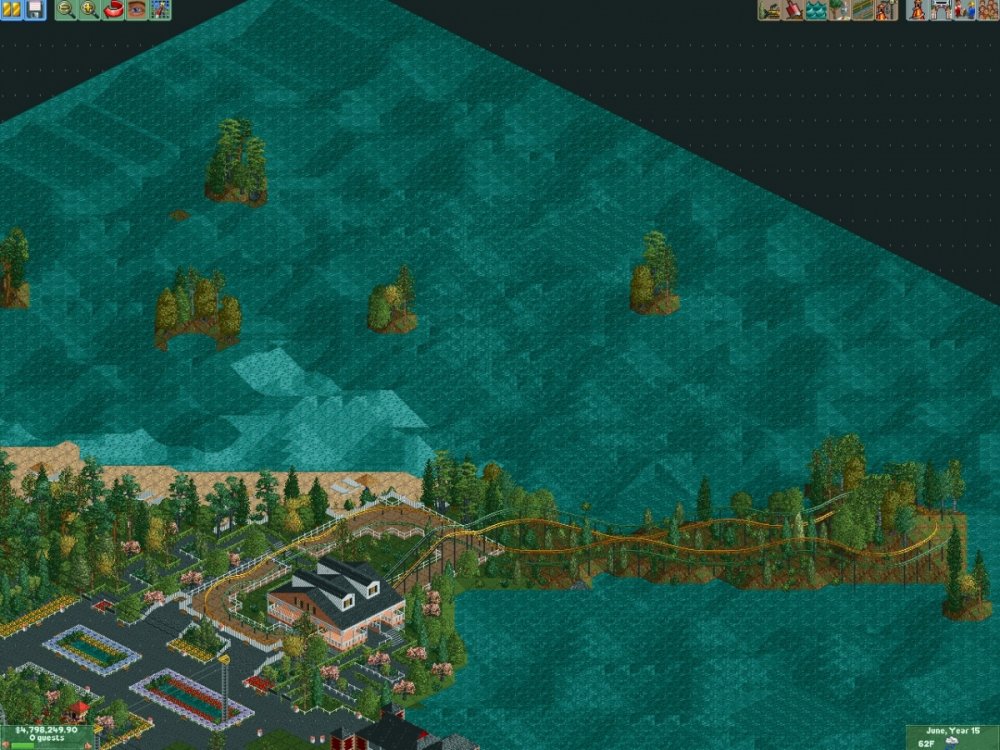Zoom out using the minus magnifier

point(66,10)
